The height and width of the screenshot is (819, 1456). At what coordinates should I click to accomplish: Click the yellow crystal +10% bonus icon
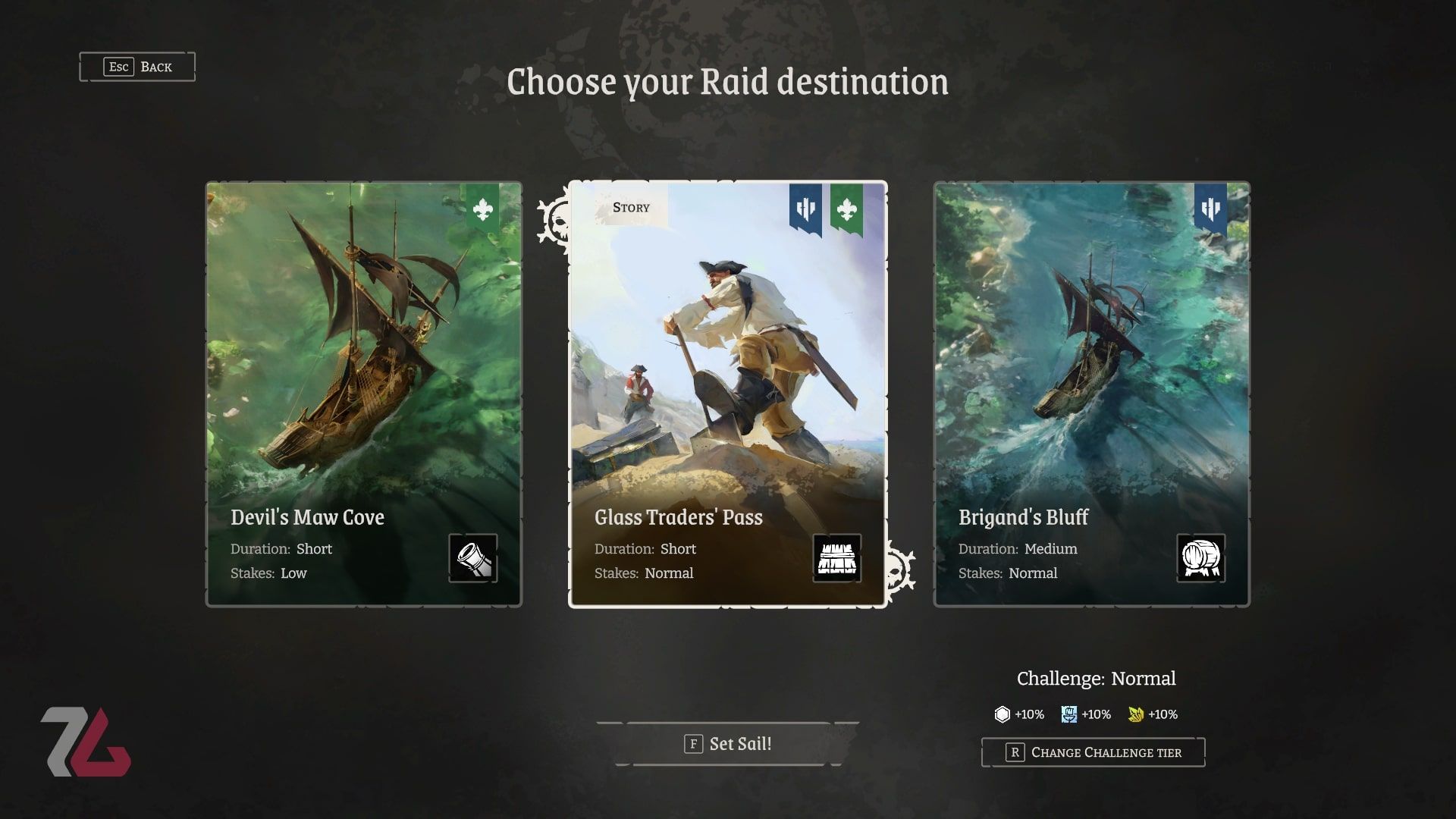point(1136,714)
